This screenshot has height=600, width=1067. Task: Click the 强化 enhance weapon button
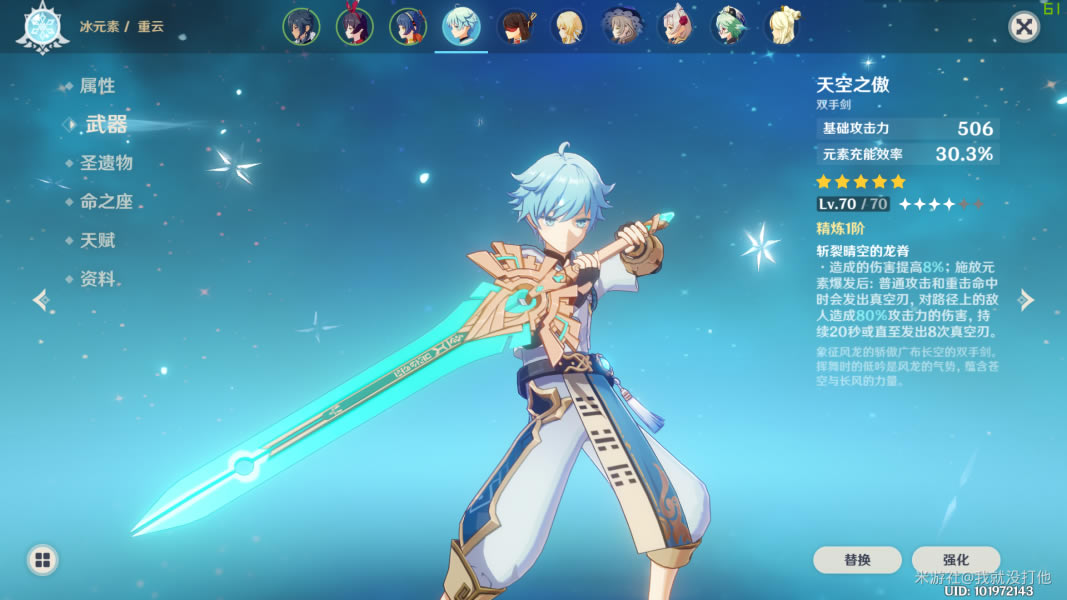point(955,560)
